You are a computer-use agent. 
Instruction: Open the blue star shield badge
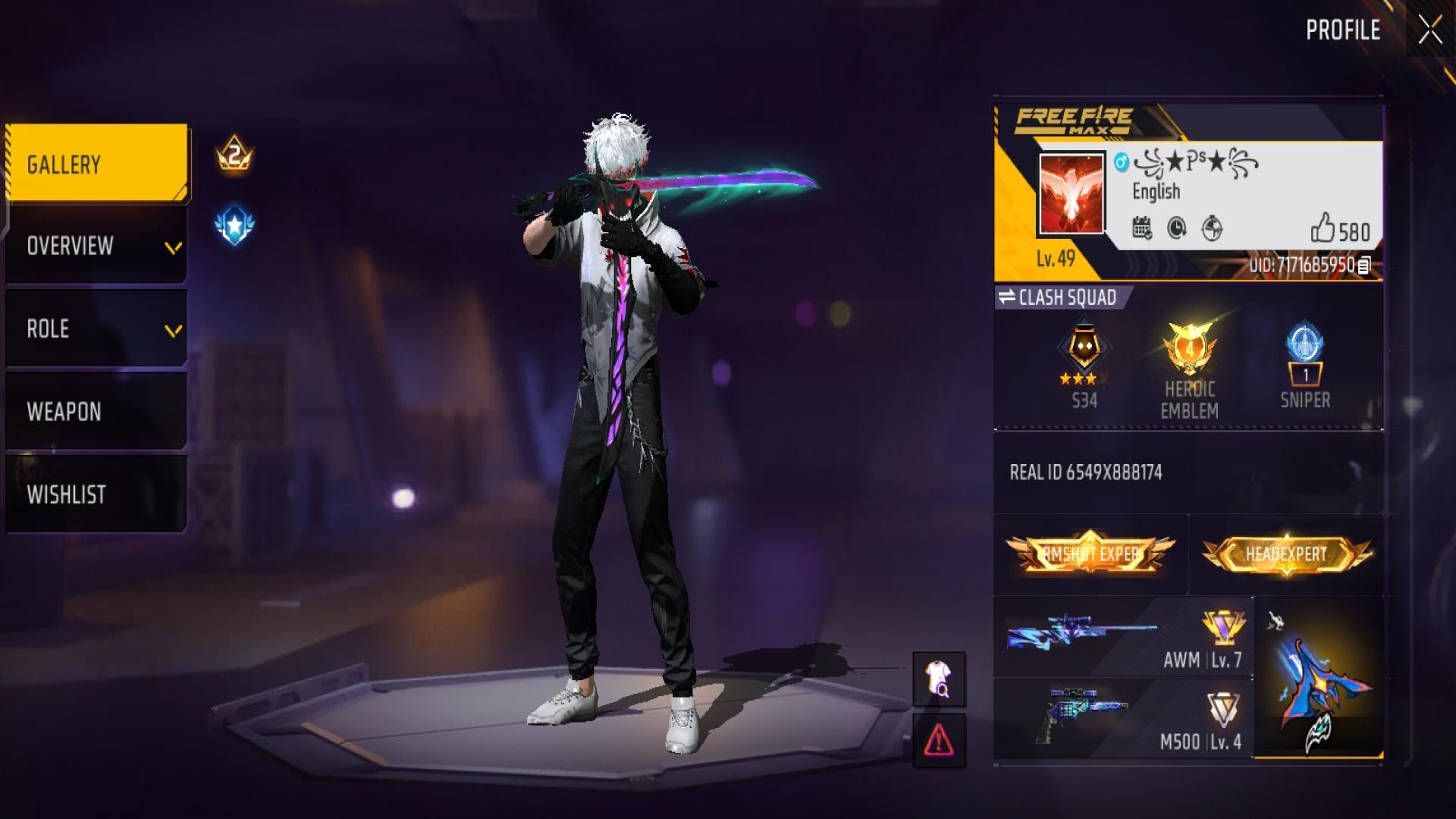pos(234,225)
